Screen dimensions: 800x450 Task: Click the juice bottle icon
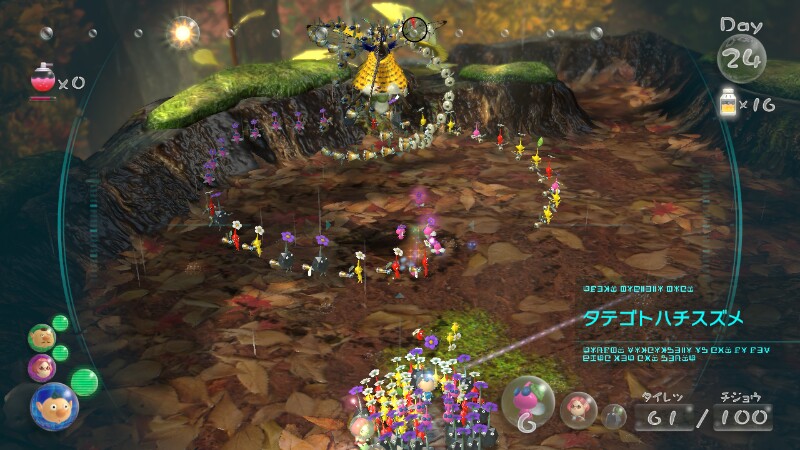point(730,102)
